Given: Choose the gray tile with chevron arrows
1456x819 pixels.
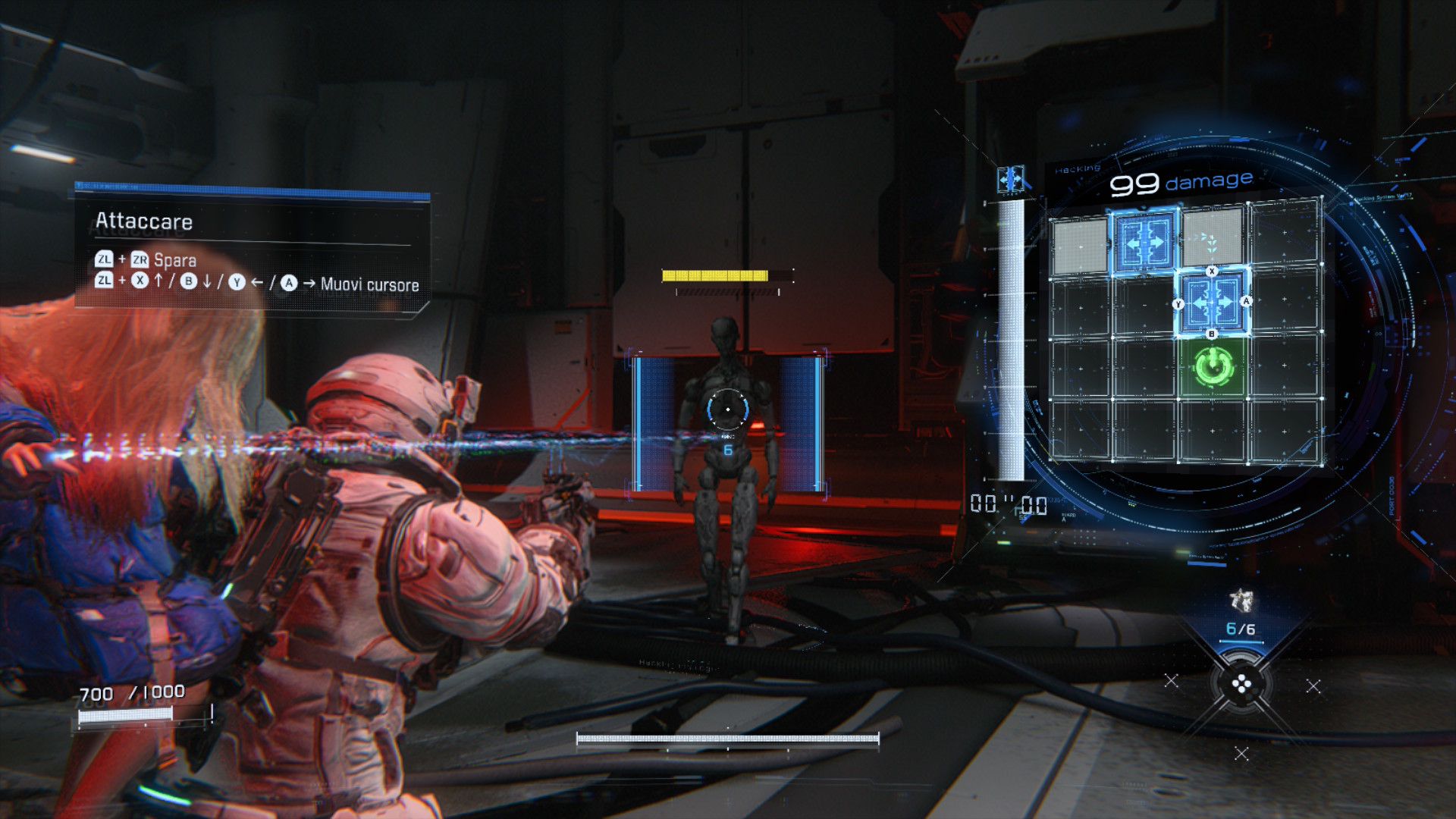Looking at the screenshot, I should (x=1211, y=241).
